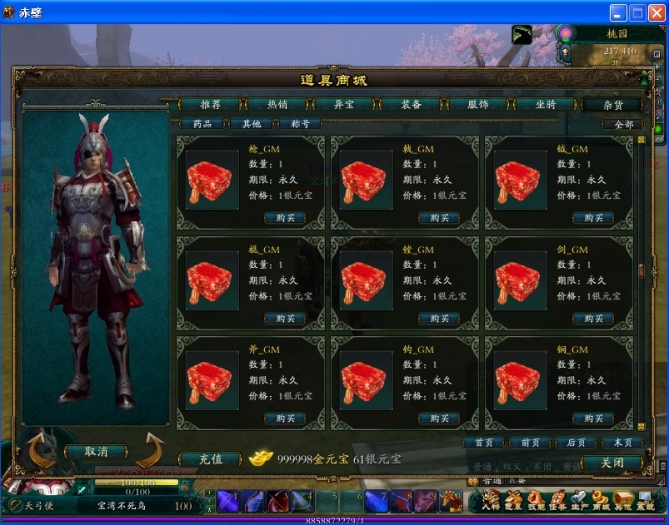Go to the 后页 next page
The height and width of the screenshot is (525, 669).
click(x=576, y=442)
